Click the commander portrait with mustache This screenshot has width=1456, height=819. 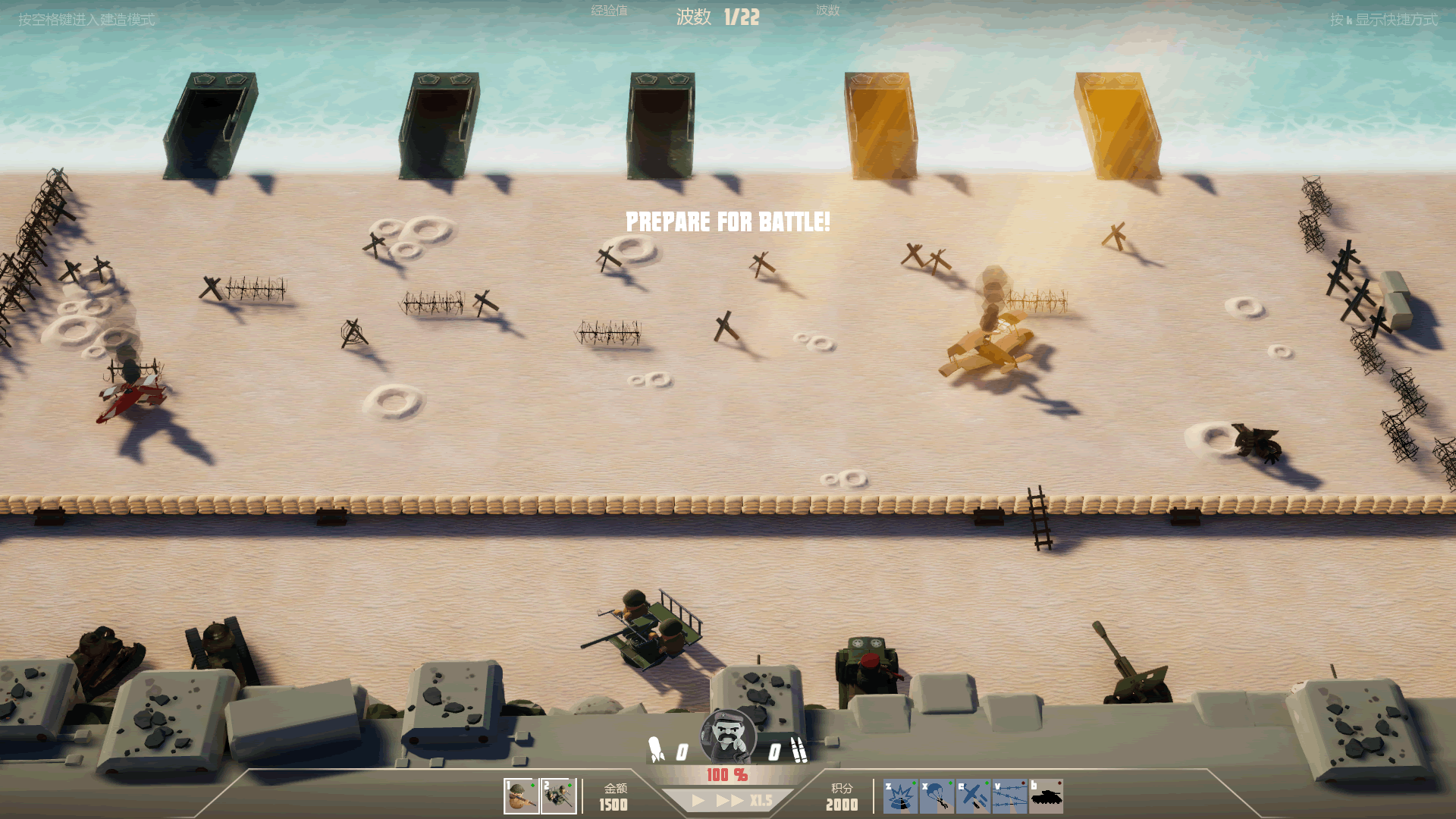(728, 736)
